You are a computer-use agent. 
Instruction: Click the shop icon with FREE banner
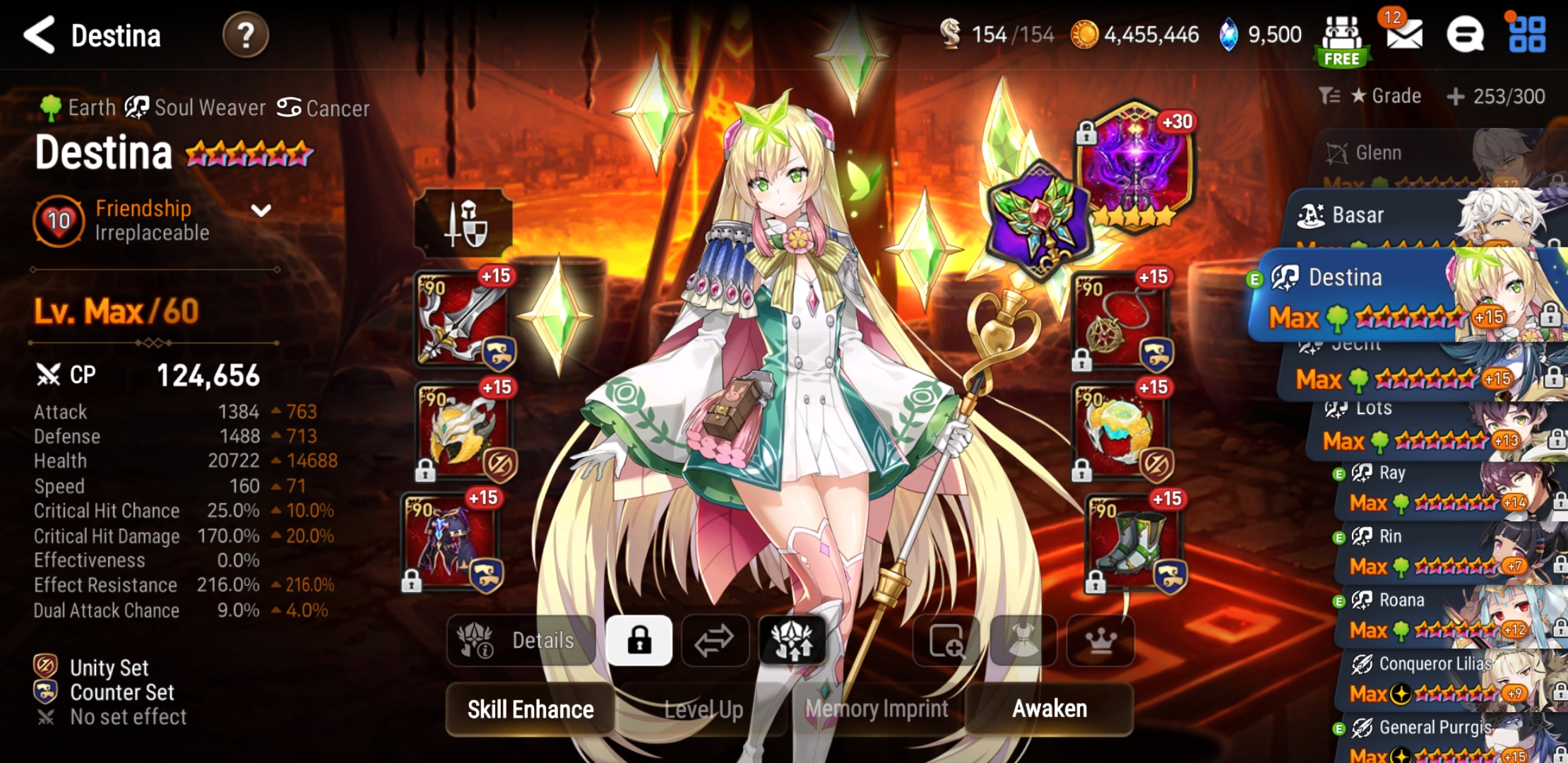(x=1342, y=35)
